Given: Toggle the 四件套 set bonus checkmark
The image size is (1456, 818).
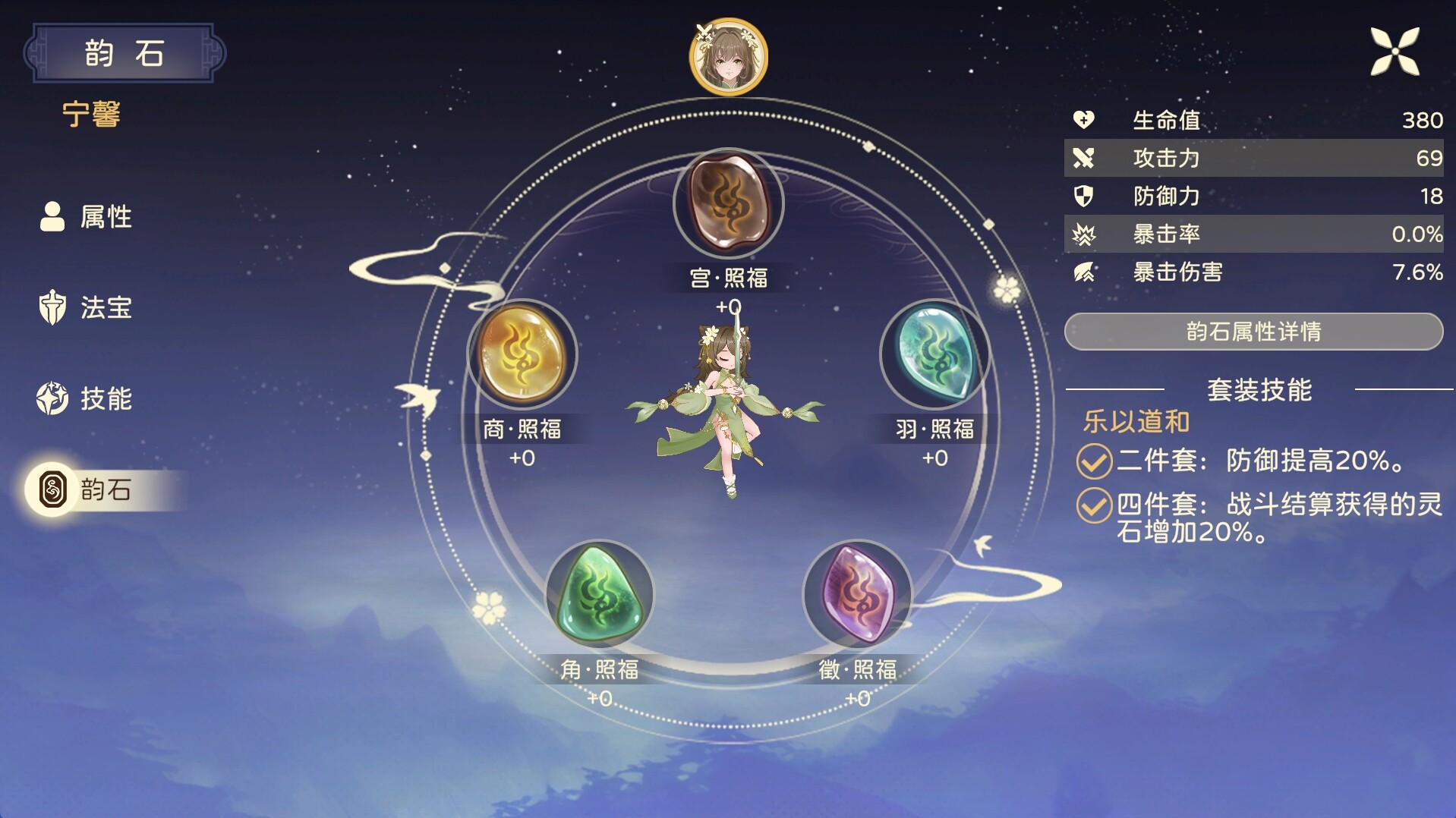Looking at the screenshot, I should [1094, 505].
